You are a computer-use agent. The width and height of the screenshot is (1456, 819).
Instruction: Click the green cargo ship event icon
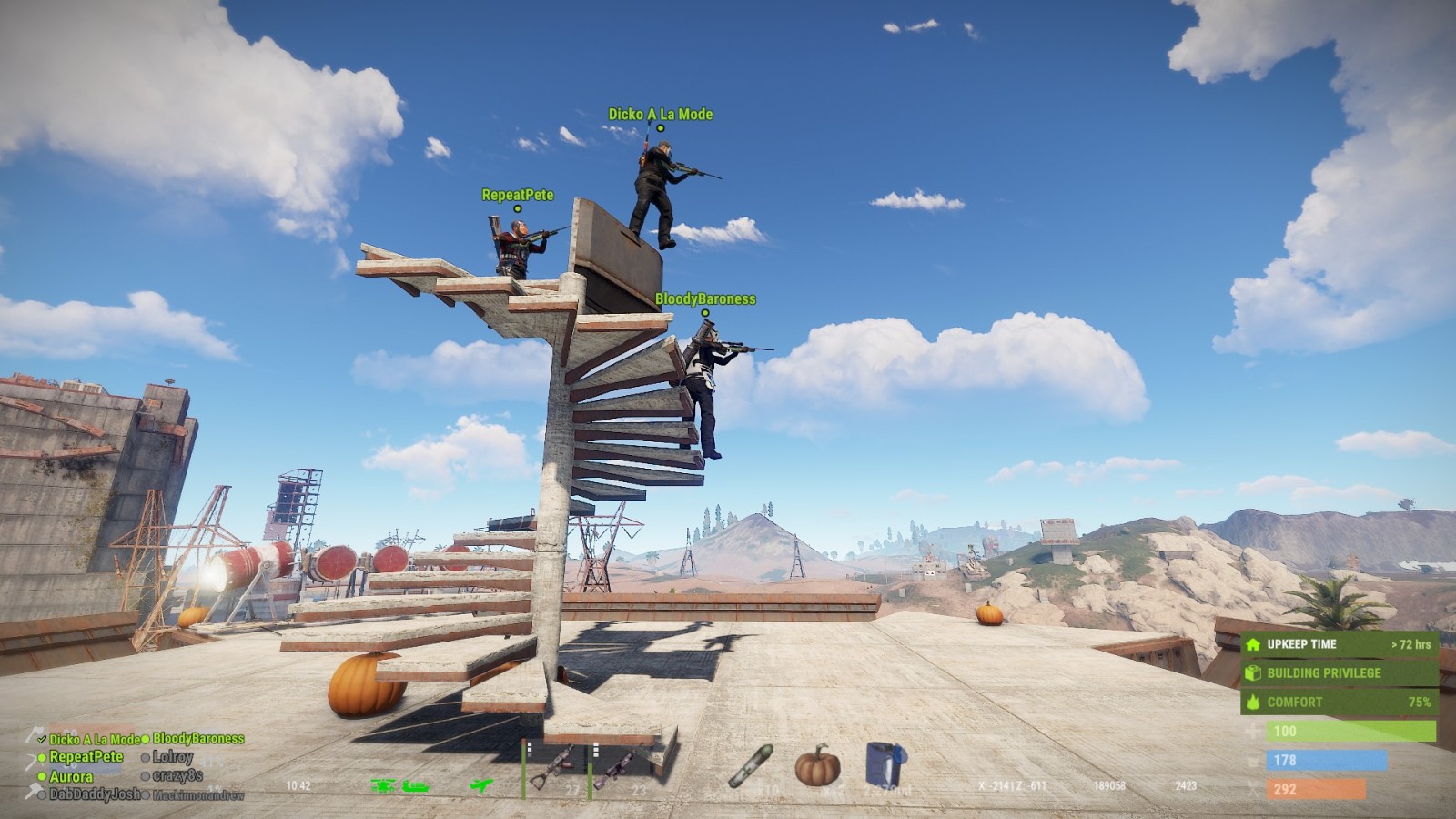pyautogui.click(x=415, y=785)
